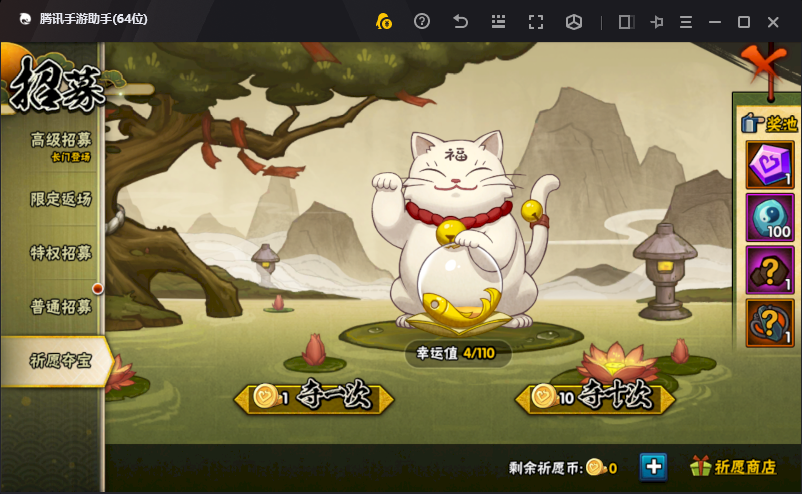The image size is (802, 494).
Task: Open the 限定返场 recruitment tab
Action: tap(60, 199)
